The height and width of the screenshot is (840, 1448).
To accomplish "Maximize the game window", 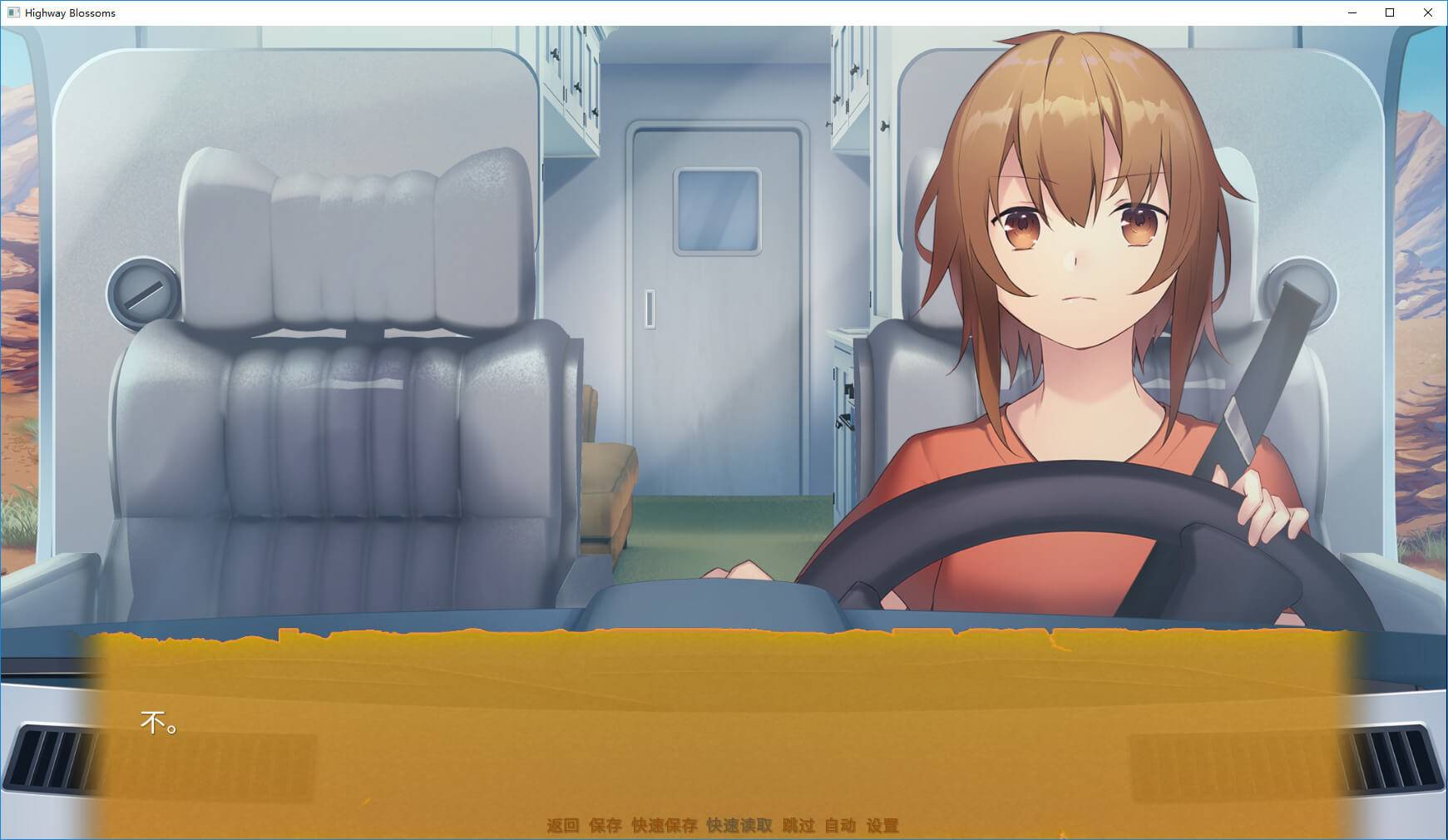I will (1390, 12).
